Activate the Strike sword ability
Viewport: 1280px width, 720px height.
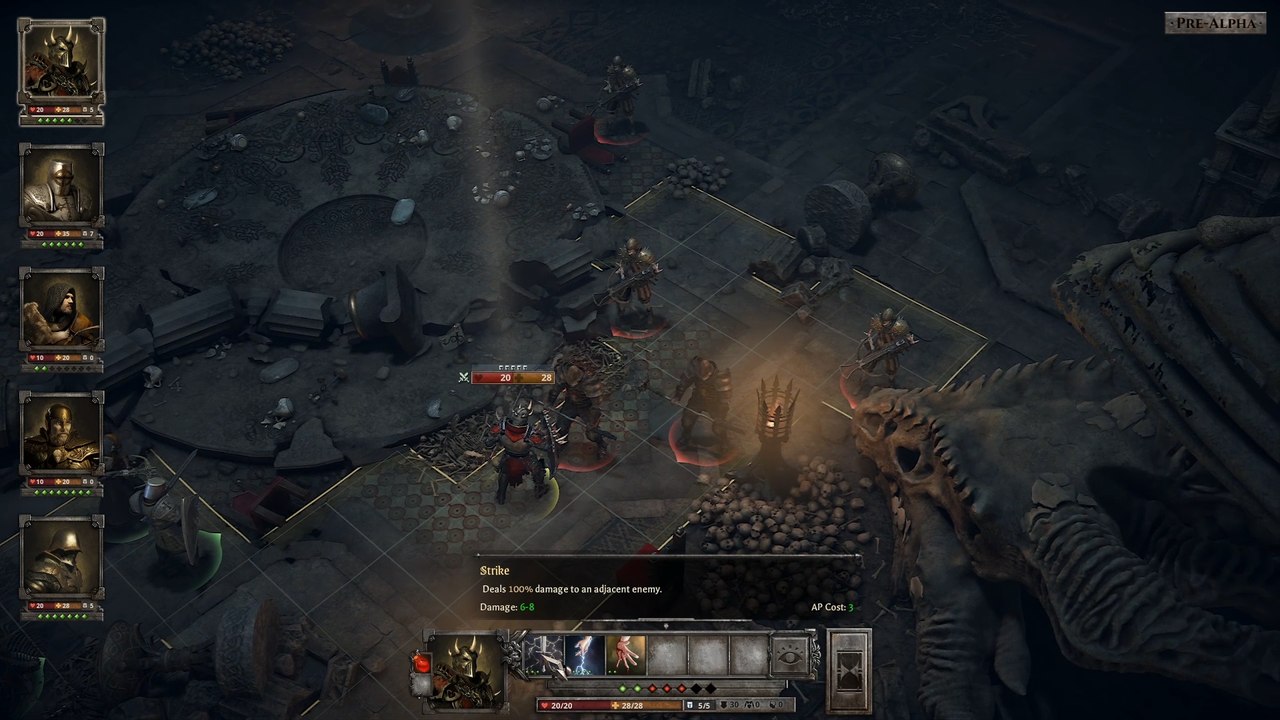[544, 656]
